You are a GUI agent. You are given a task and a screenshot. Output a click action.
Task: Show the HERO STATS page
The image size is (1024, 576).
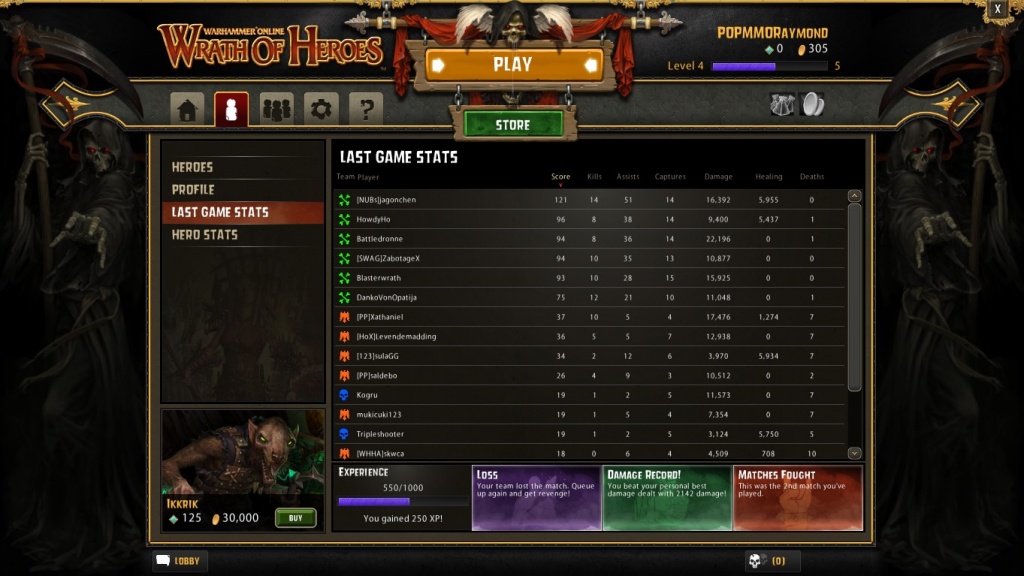tap(205, 235)
